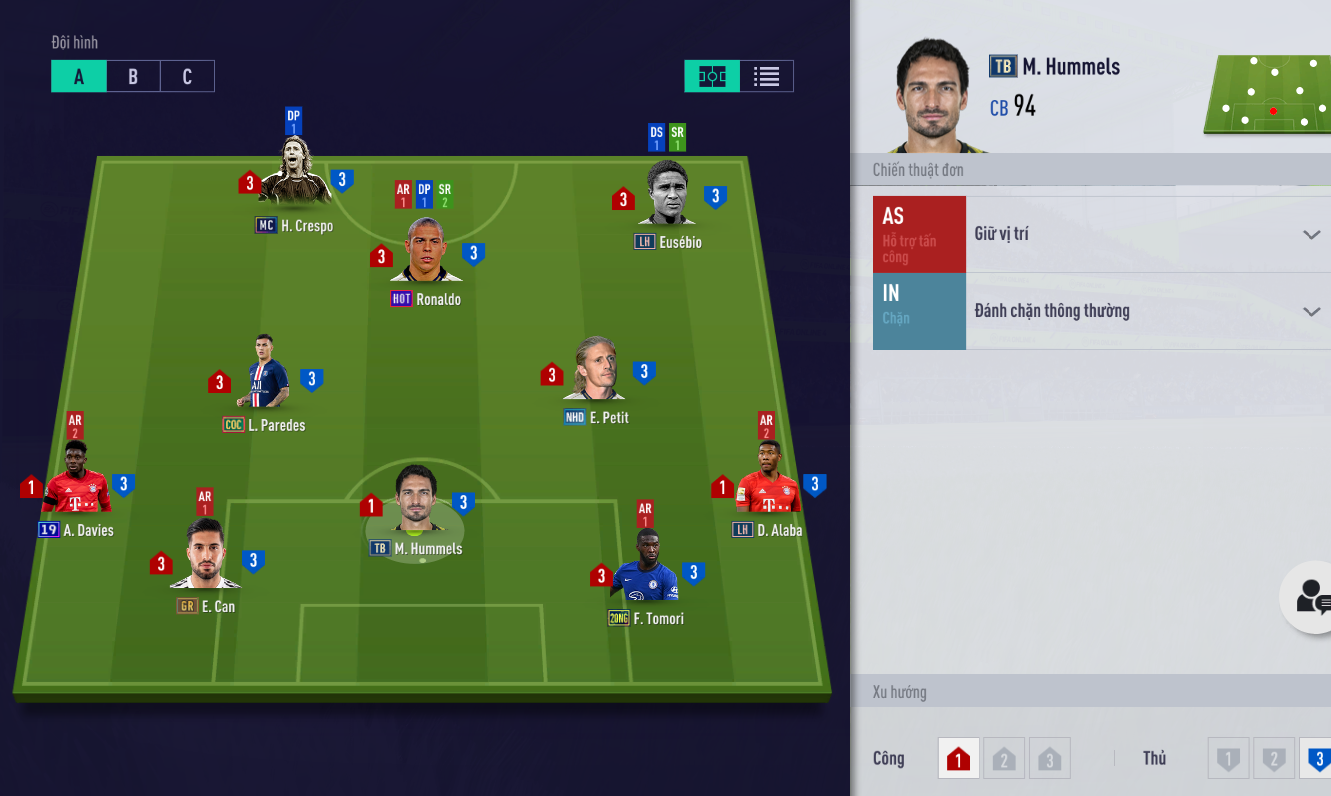1331x796 pixels.
Task: Expand the IN interception dropdown
Action: tap(1311, 312)
